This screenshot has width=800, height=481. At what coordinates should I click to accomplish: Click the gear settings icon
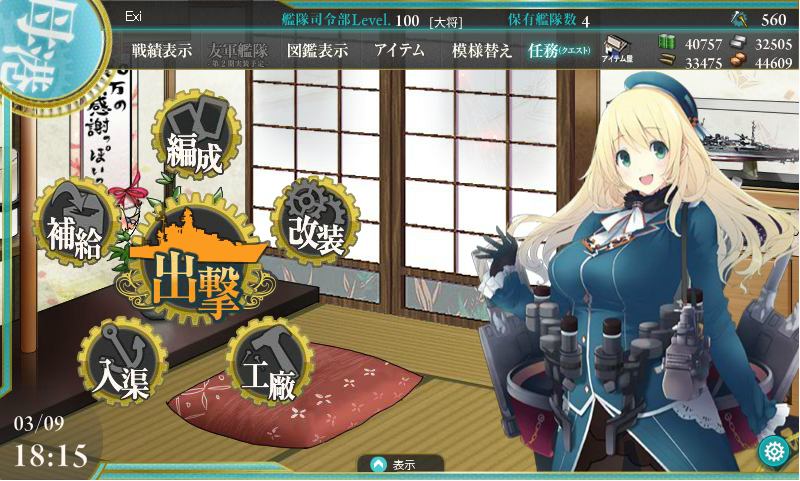(x=773, y=451)
